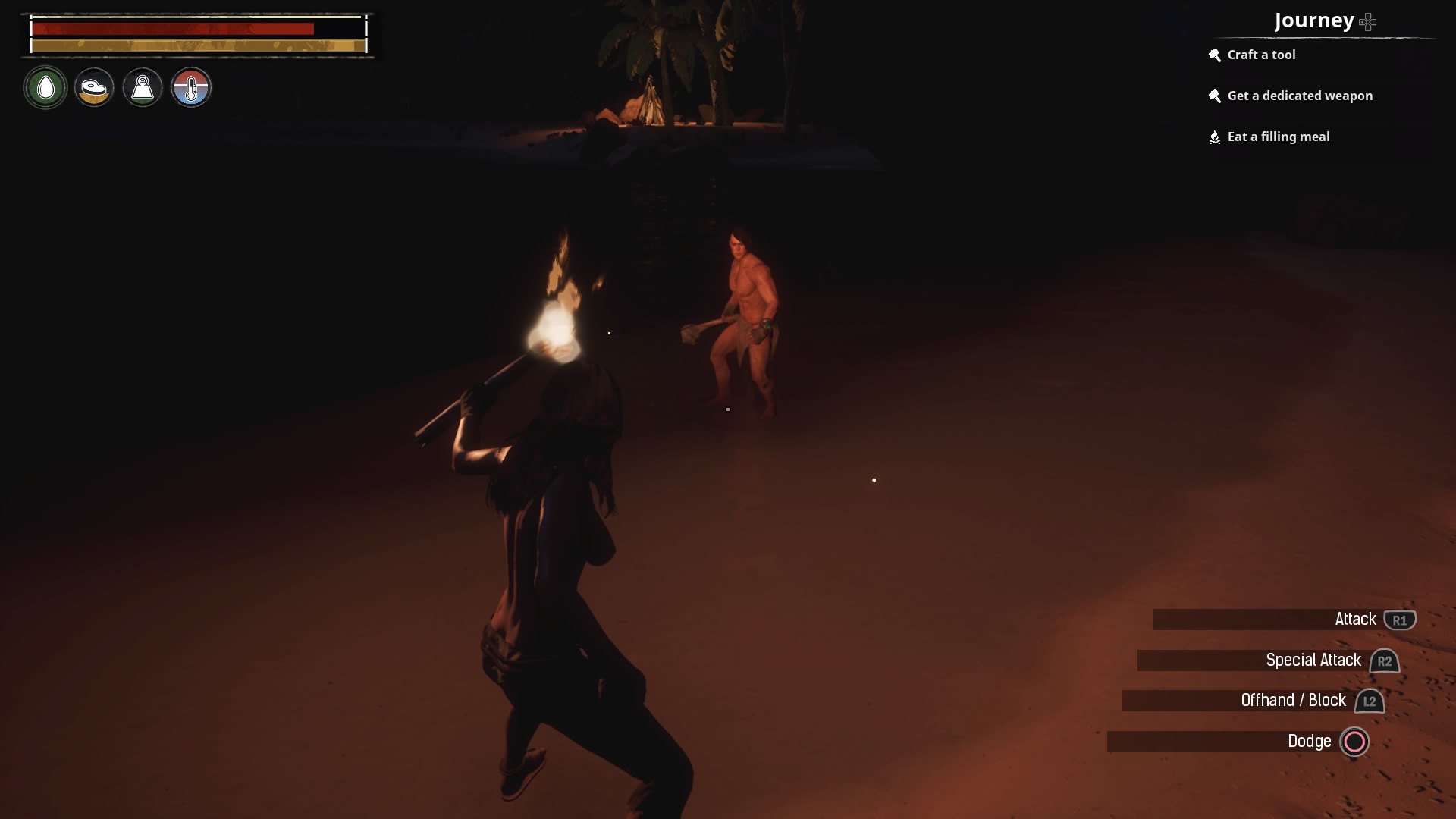The width and height of the screenshot is (1456, 819).
Task: Choose the "Get a dedicated weapon" objective
Action: click(x=1299, y=96)
